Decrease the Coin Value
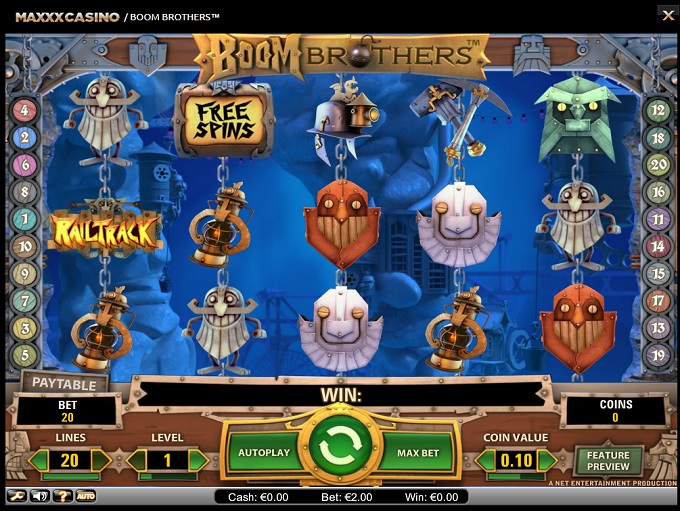680x511 pixels. click(x=484, y=461)
